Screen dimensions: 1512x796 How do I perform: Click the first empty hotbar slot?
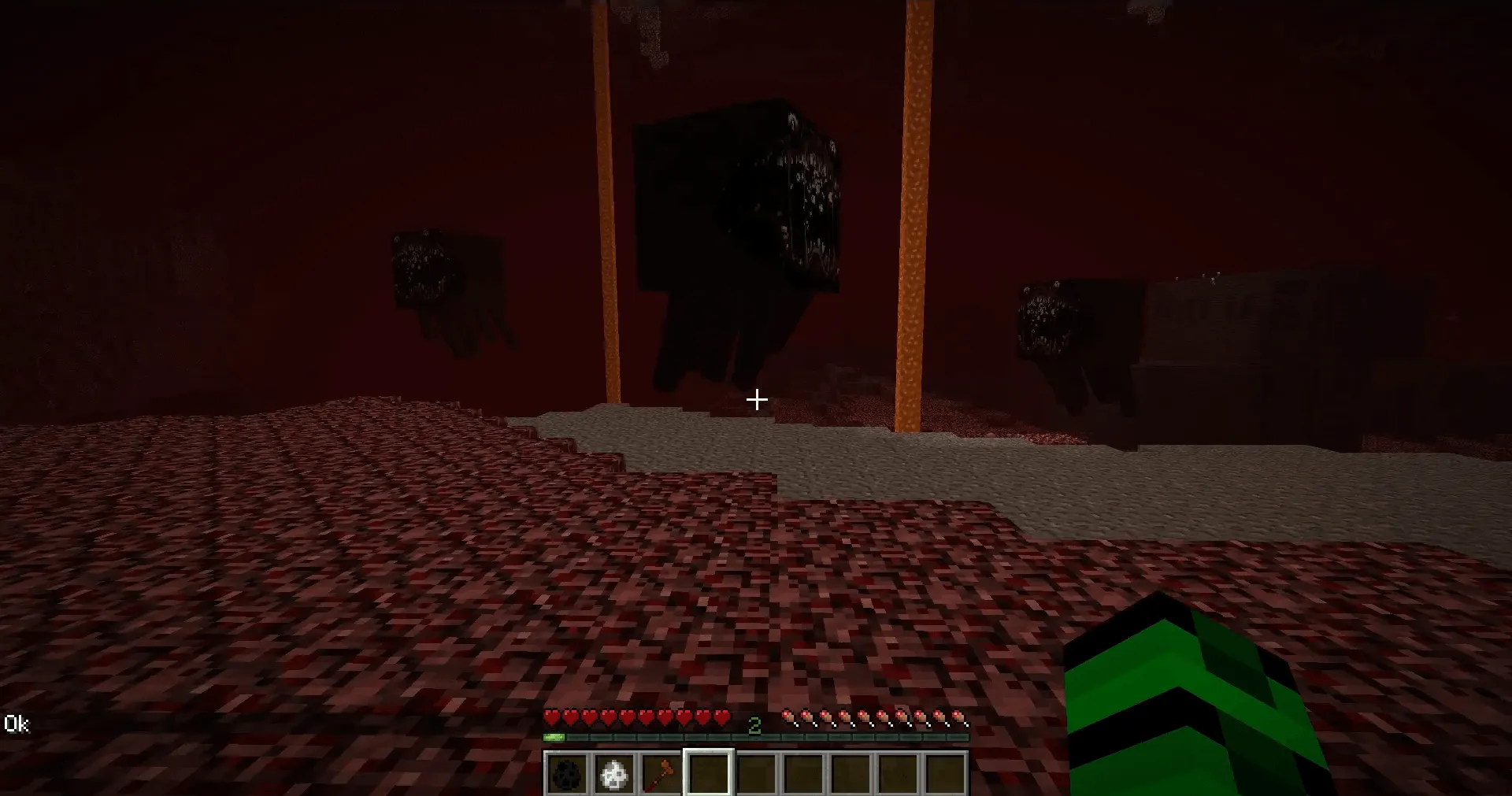click(x=757, y=775)
